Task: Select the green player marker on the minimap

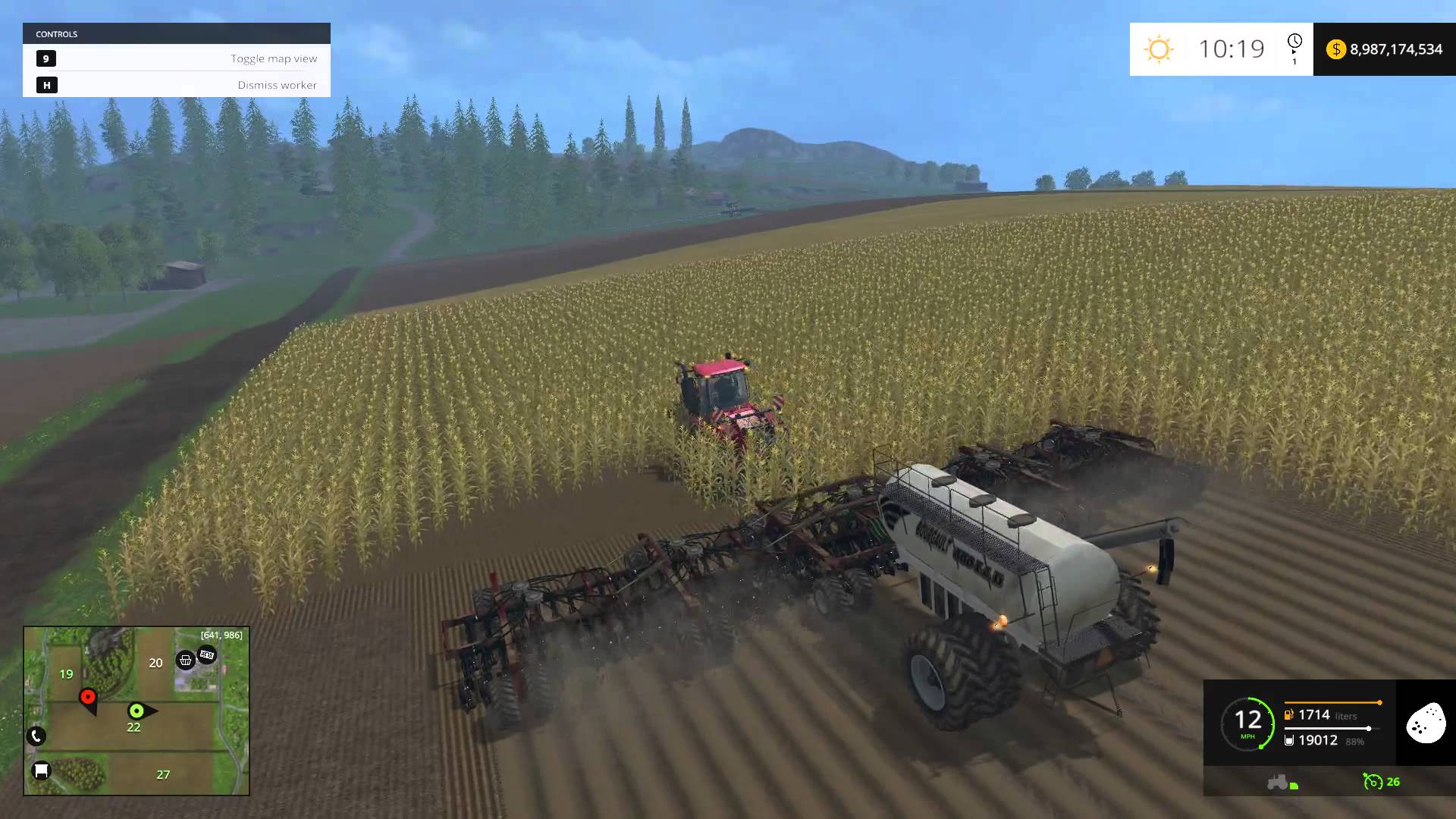Action: (x=136, y=711)
